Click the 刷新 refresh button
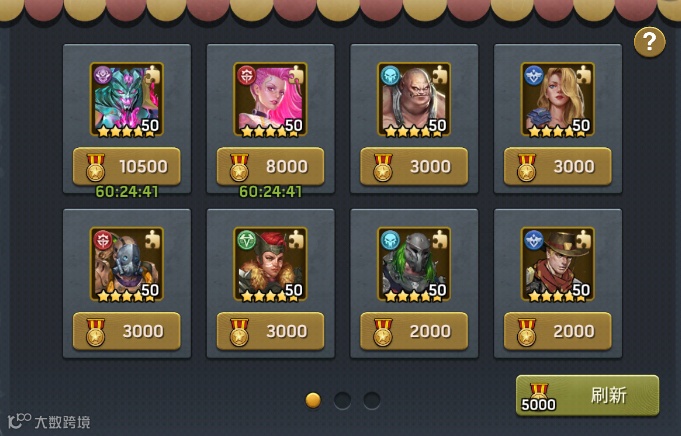Screen dimensions: 681x436 (588, 395)
